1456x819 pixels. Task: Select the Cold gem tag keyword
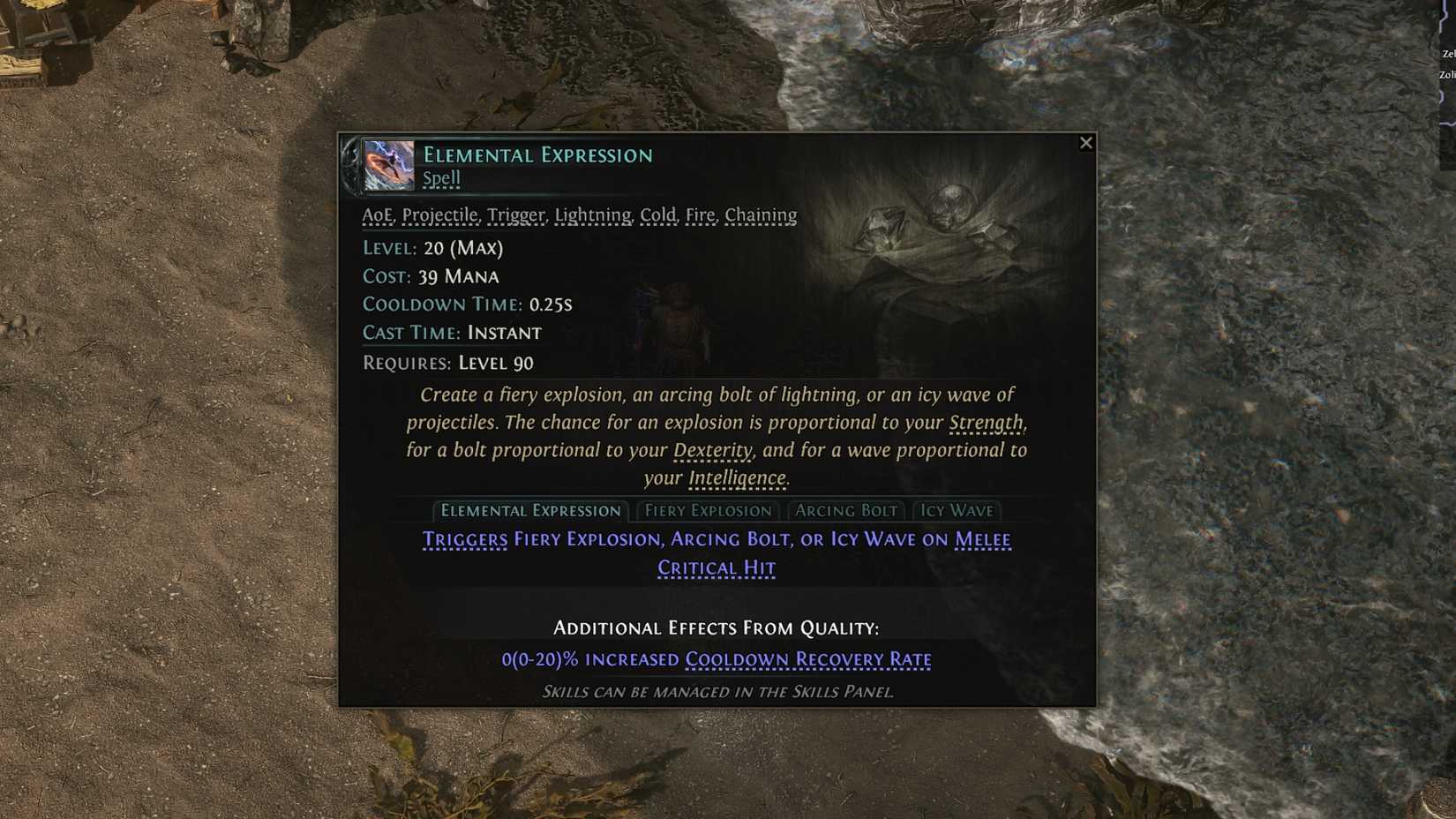coord(657,214)
